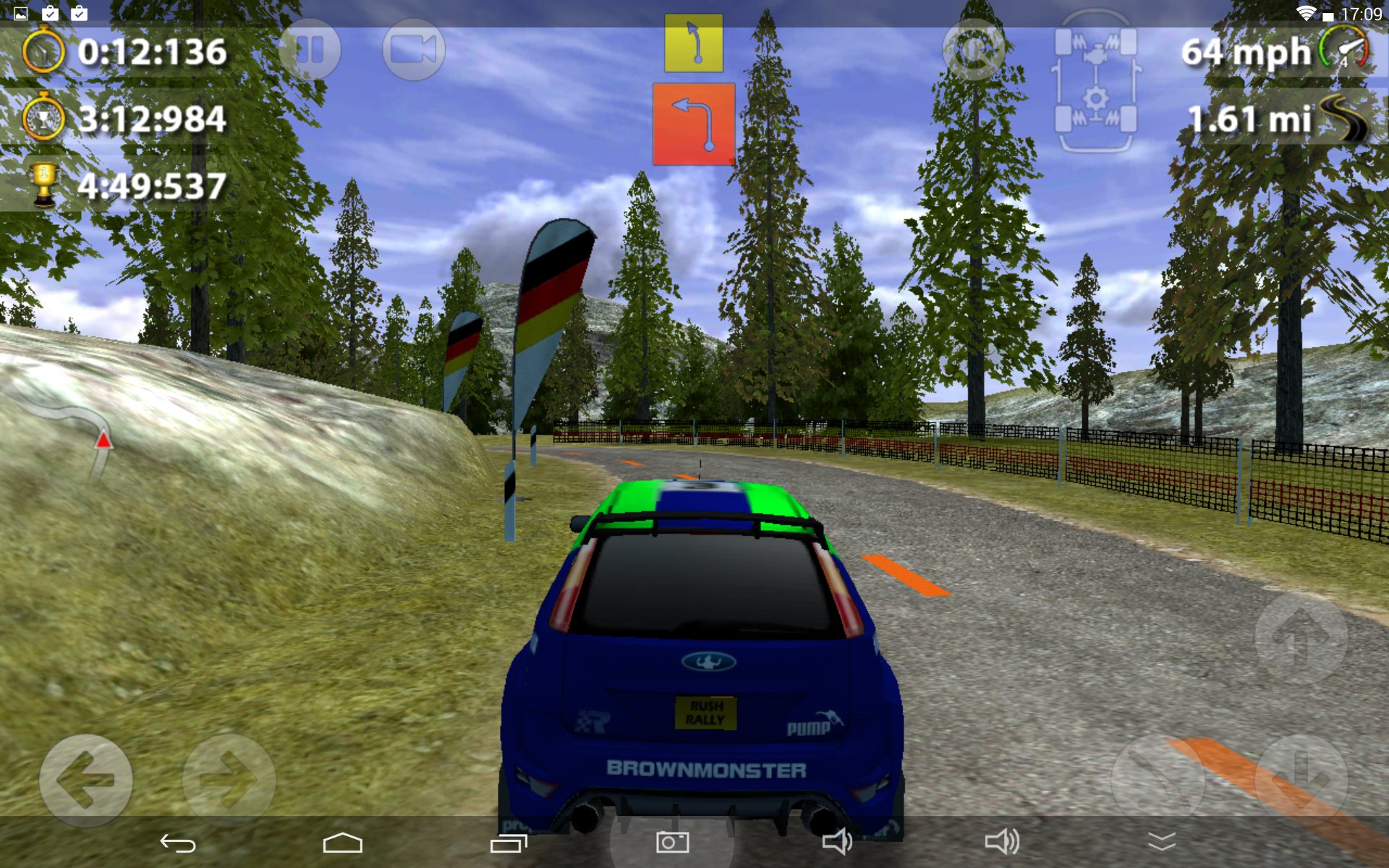Pull the handbrake lever button
The width and height of the screenshot is (1389, 868).
click(x=1157, y=780)
